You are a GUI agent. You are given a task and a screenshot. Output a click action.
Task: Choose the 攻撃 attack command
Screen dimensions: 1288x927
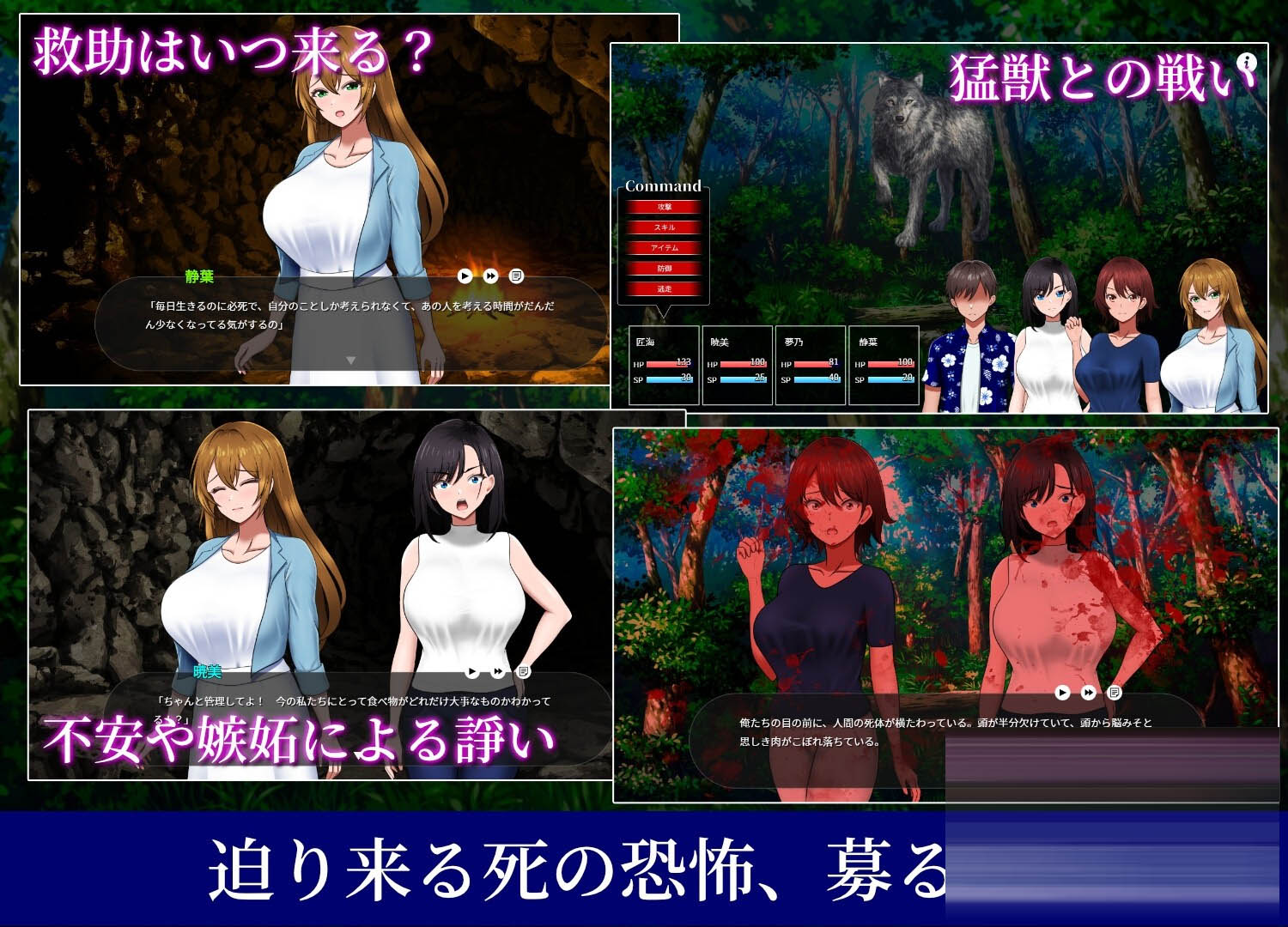[664, 207]
